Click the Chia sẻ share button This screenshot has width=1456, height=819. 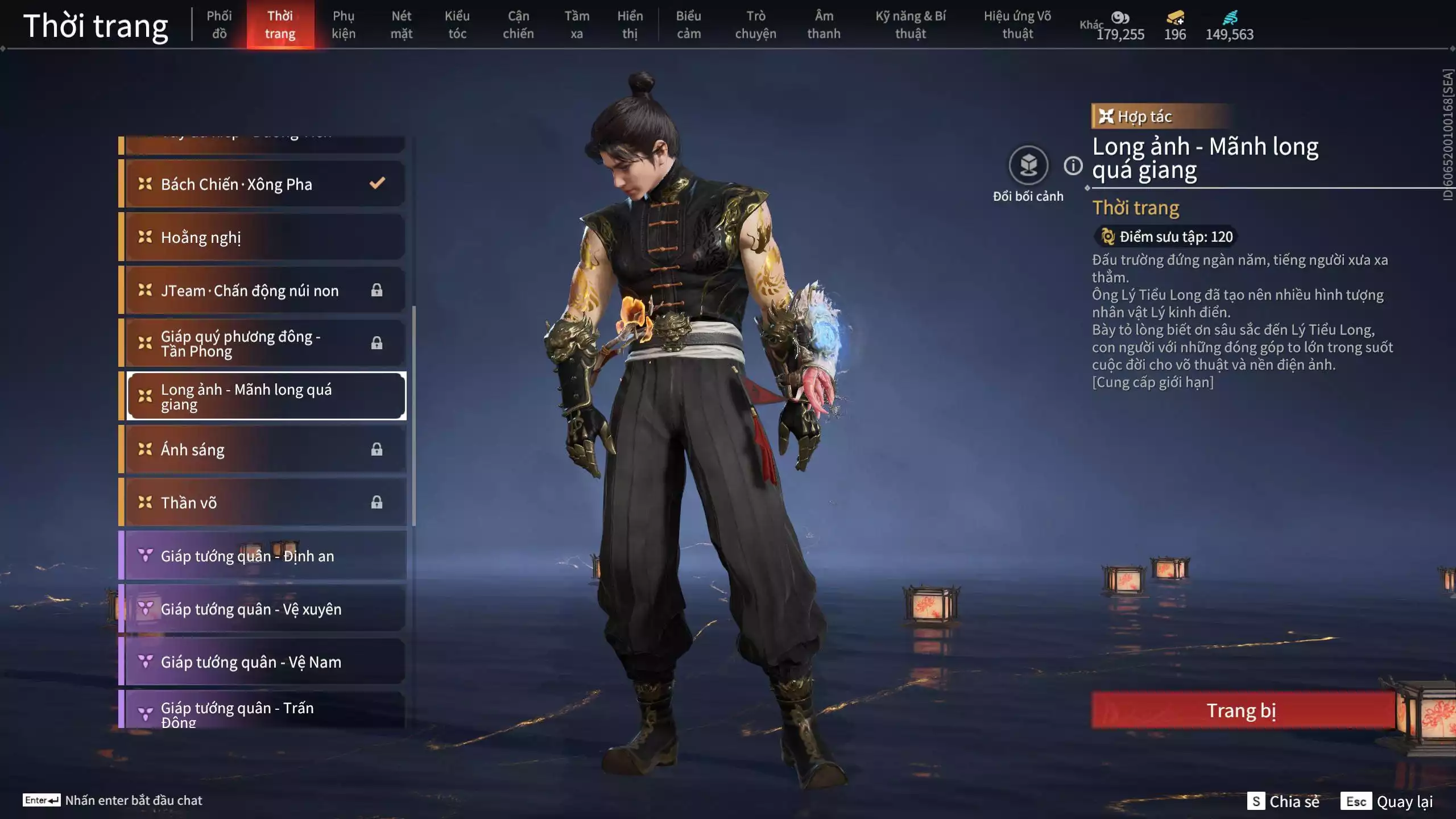[1284, 801]
